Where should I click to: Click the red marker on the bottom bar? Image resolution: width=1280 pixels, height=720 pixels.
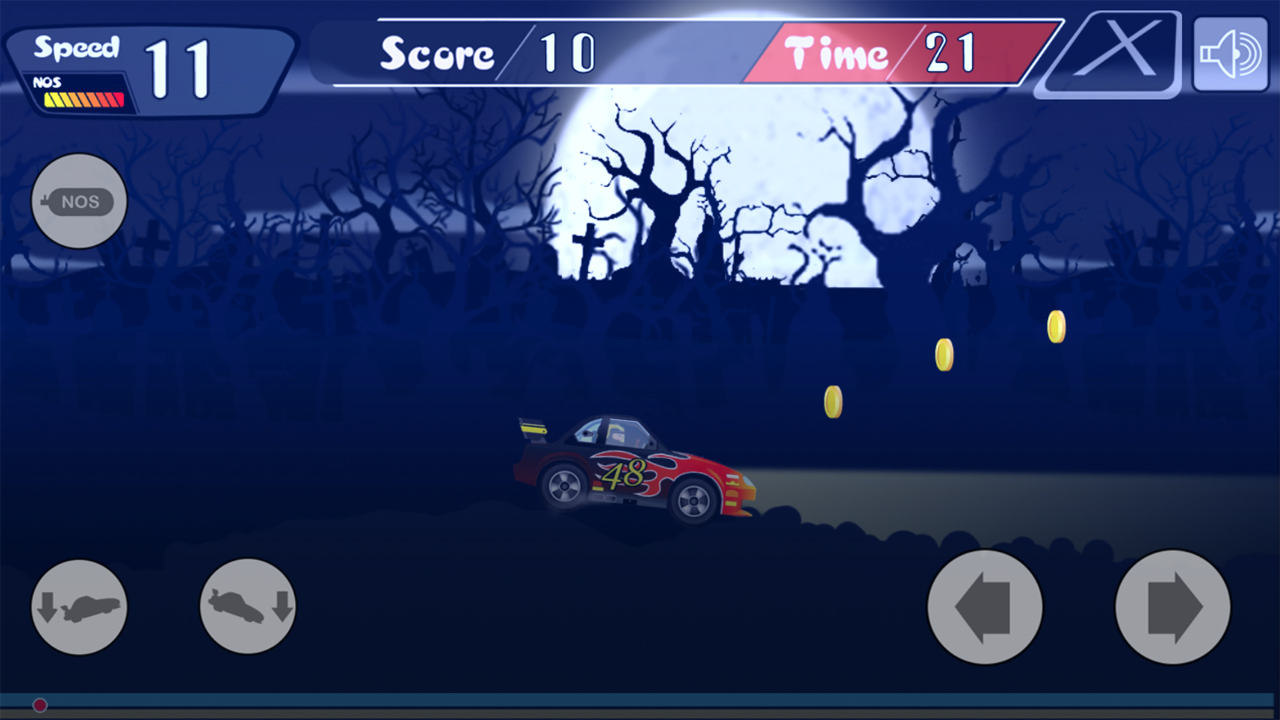(38, 705)
